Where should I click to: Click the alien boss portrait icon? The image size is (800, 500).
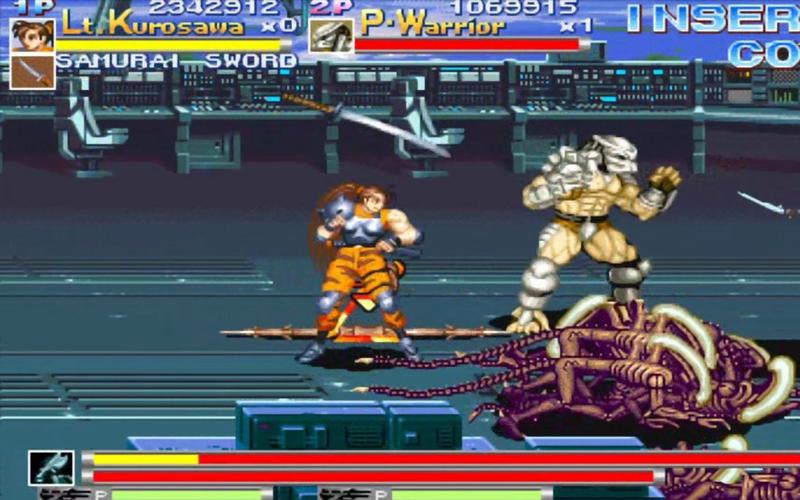51,467
